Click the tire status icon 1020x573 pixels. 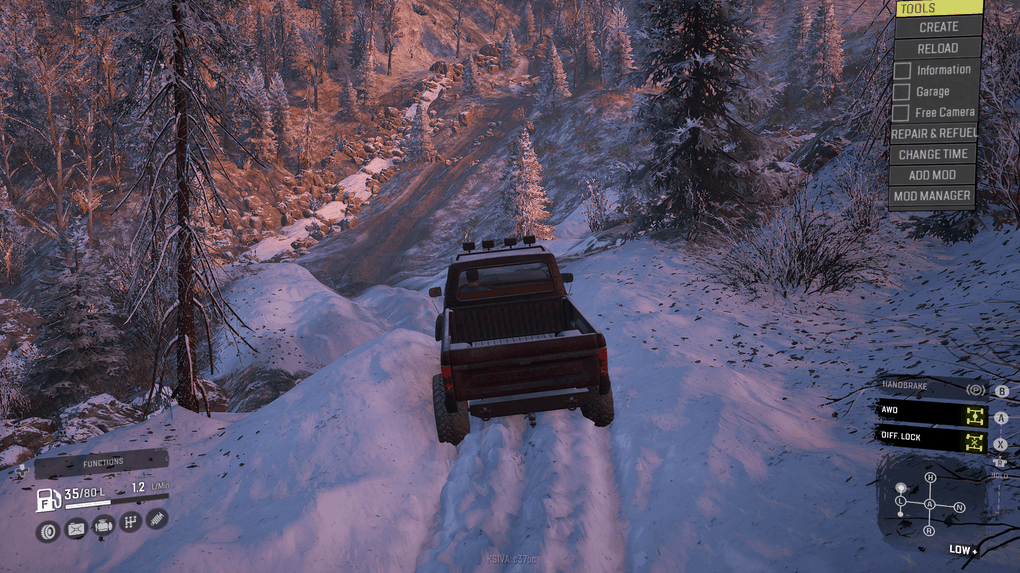pos(47,530)
